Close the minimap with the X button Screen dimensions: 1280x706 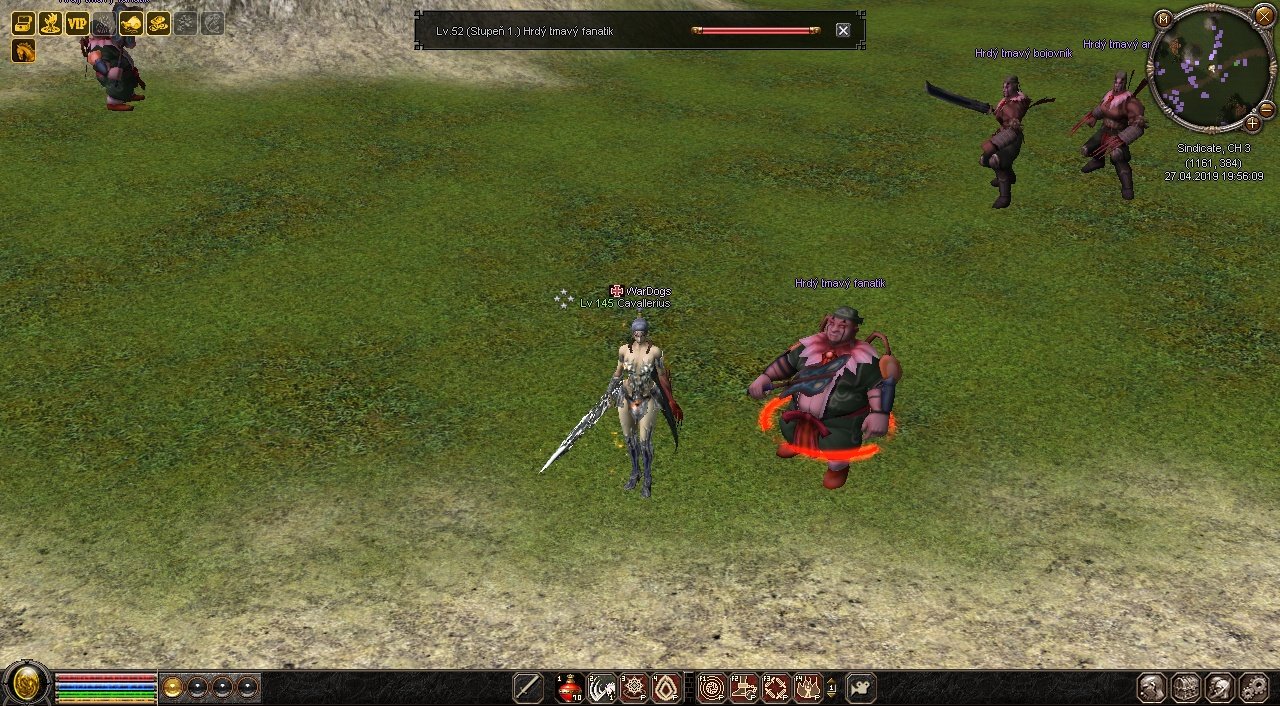[1265, 14]
